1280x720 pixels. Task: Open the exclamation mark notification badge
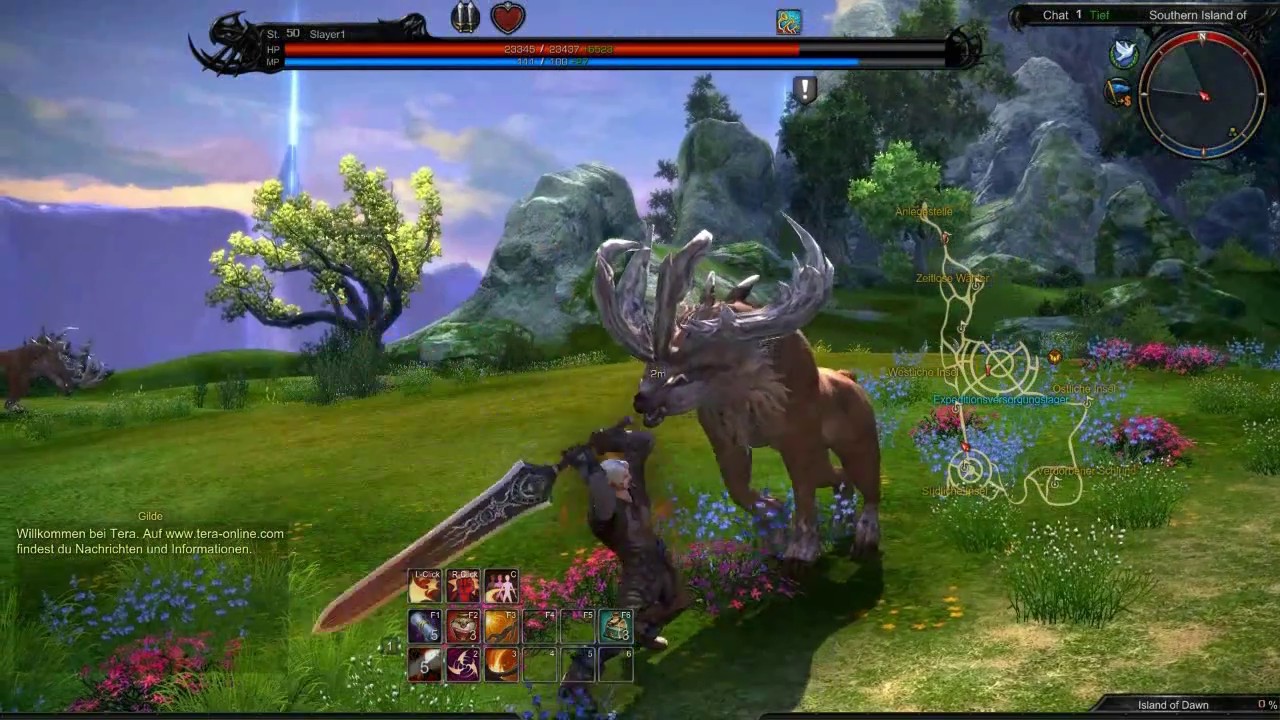coord(805,90)
